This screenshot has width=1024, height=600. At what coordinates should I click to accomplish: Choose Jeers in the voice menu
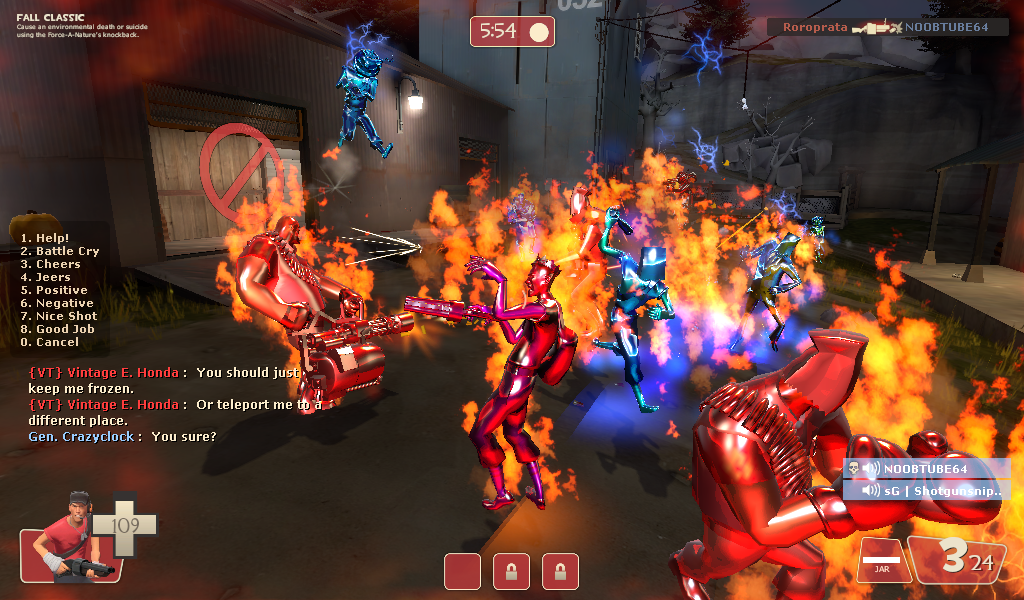click(x=46, y=277)
